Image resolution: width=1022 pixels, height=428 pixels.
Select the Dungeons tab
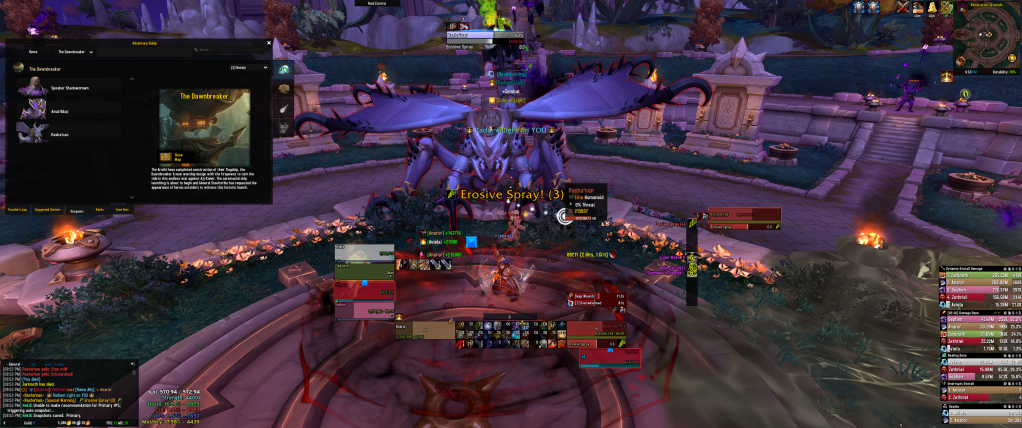(76, 210)
